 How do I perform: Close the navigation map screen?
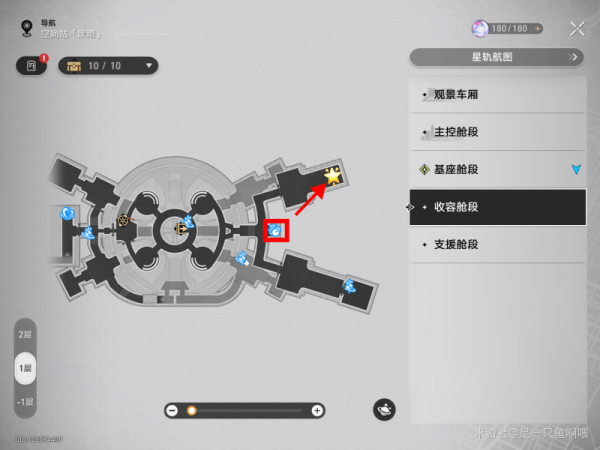click(x=577, y=29)
